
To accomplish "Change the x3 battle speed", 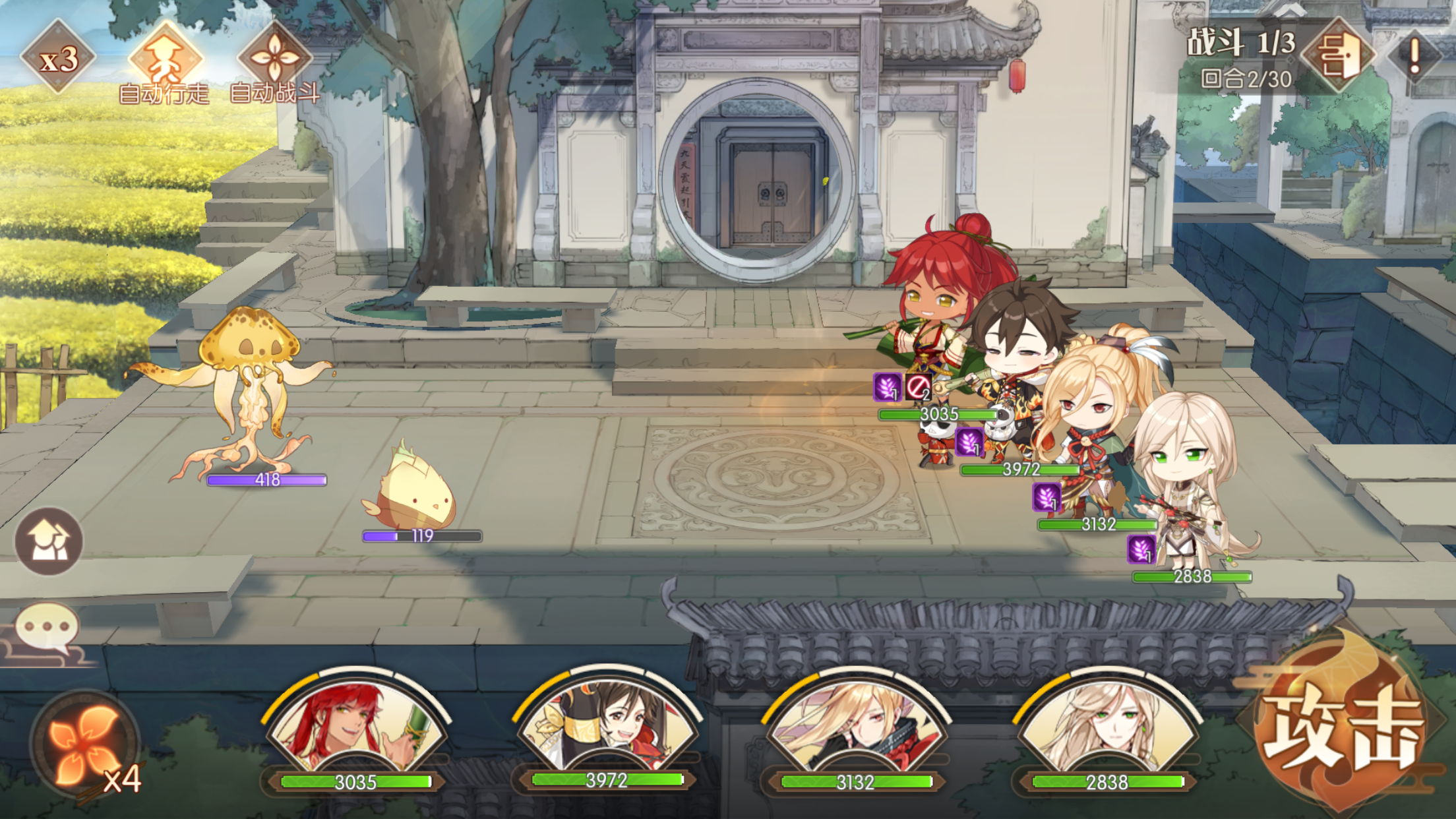I will pyautogui.click(x=58, y=58).
